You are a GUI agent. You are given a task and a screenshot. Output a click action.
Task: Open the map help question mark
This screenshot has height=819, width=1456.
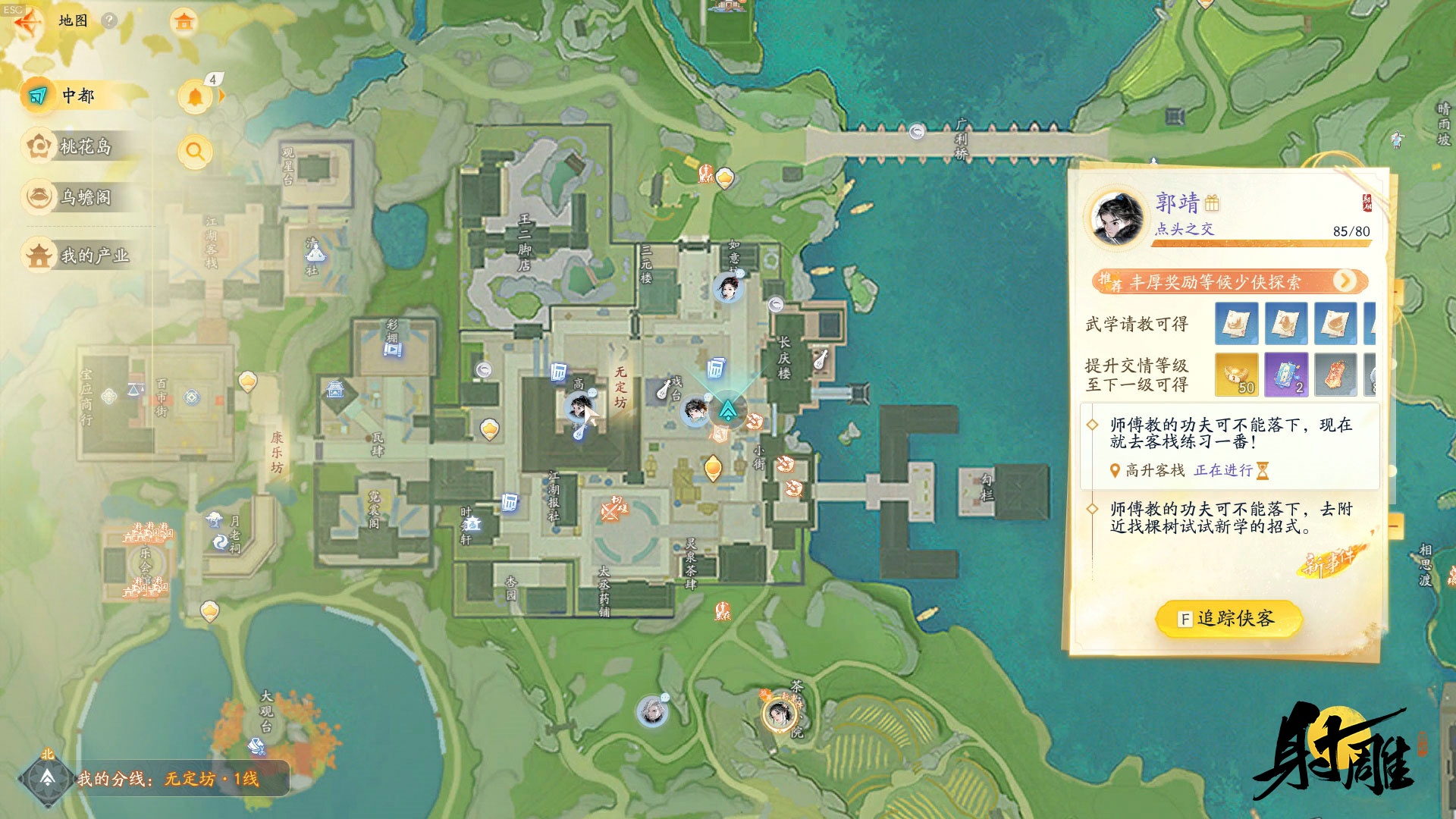point(109,20)
